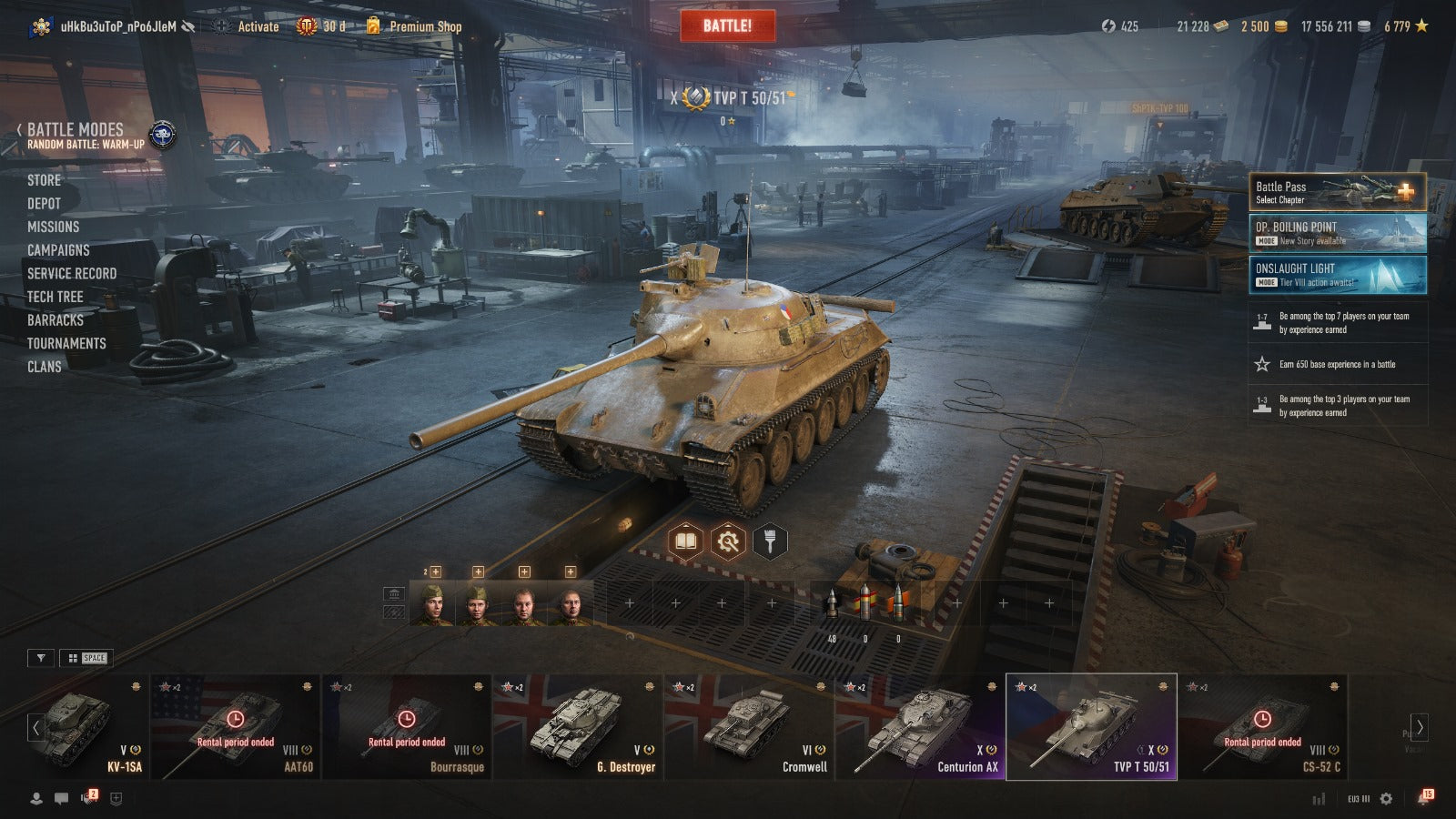Visit the Premium Shop

[x=424, y=26]
